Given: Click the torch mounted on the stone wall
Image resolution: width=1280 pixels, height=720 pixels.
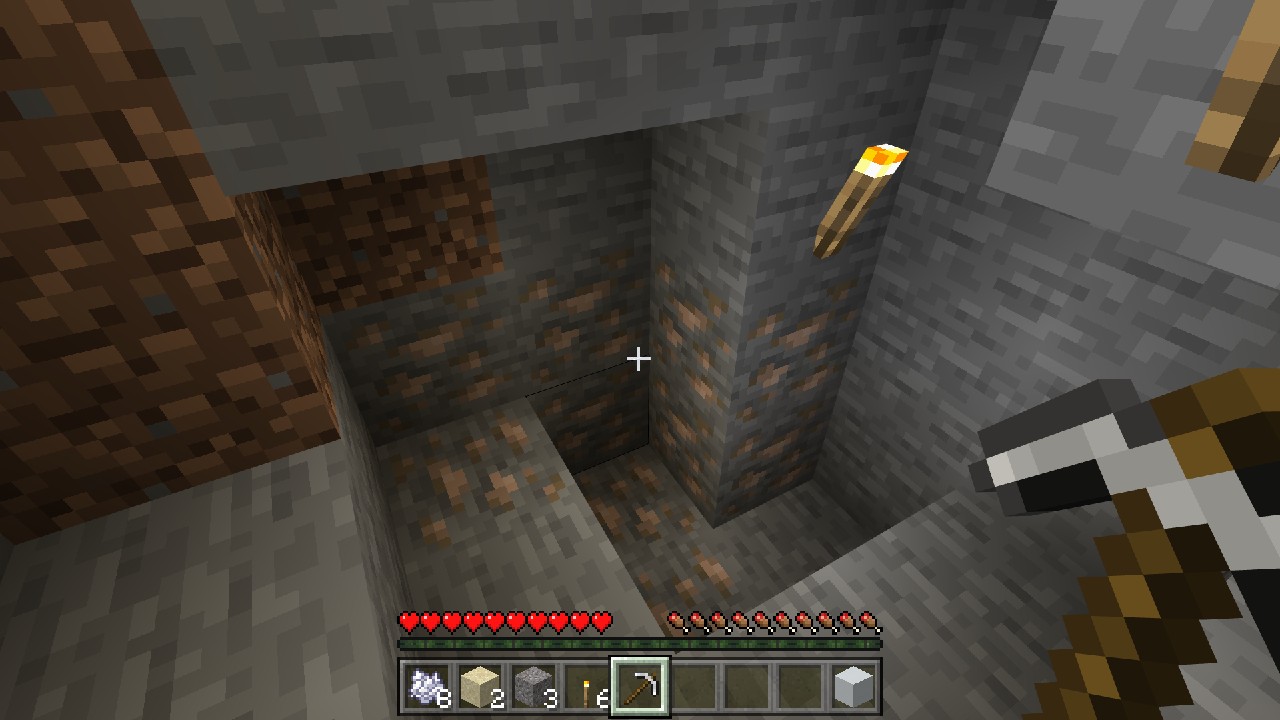Looking at the screenshot, I should [855, 200].
